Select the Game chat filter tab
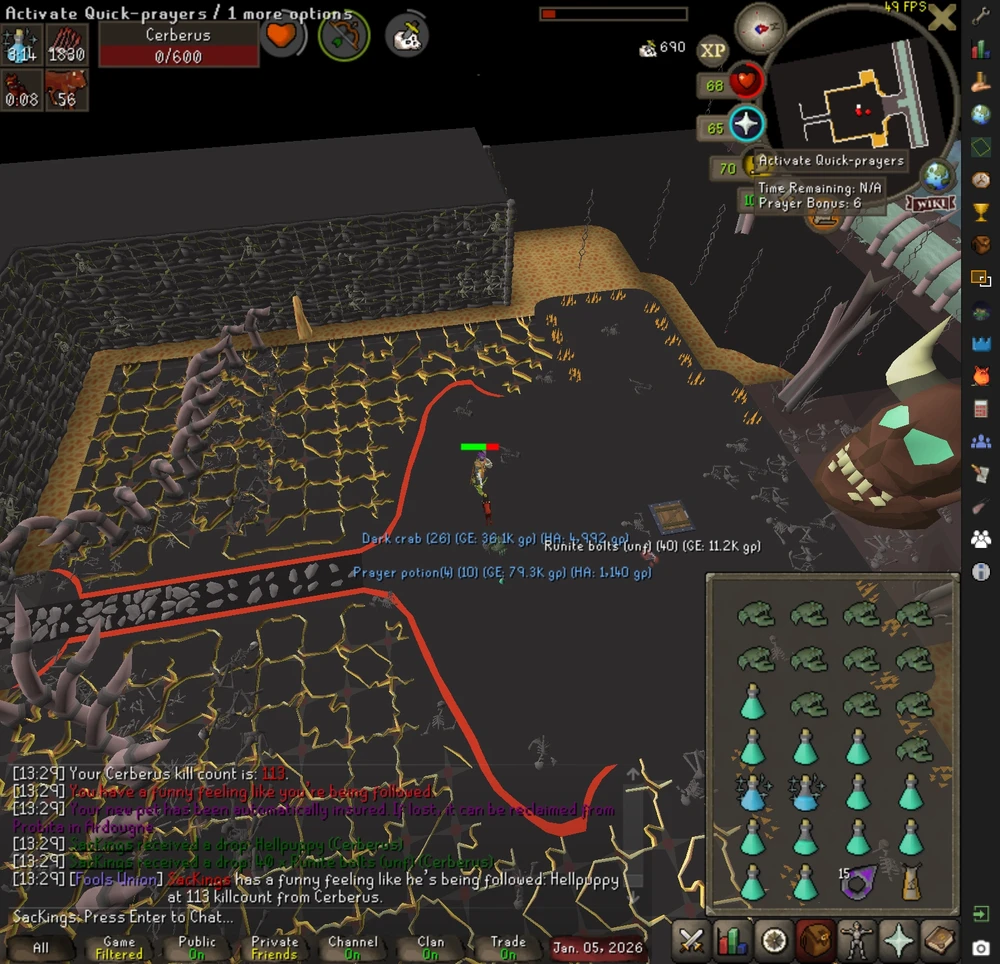1000x964 pixels. tap(119, 947)
